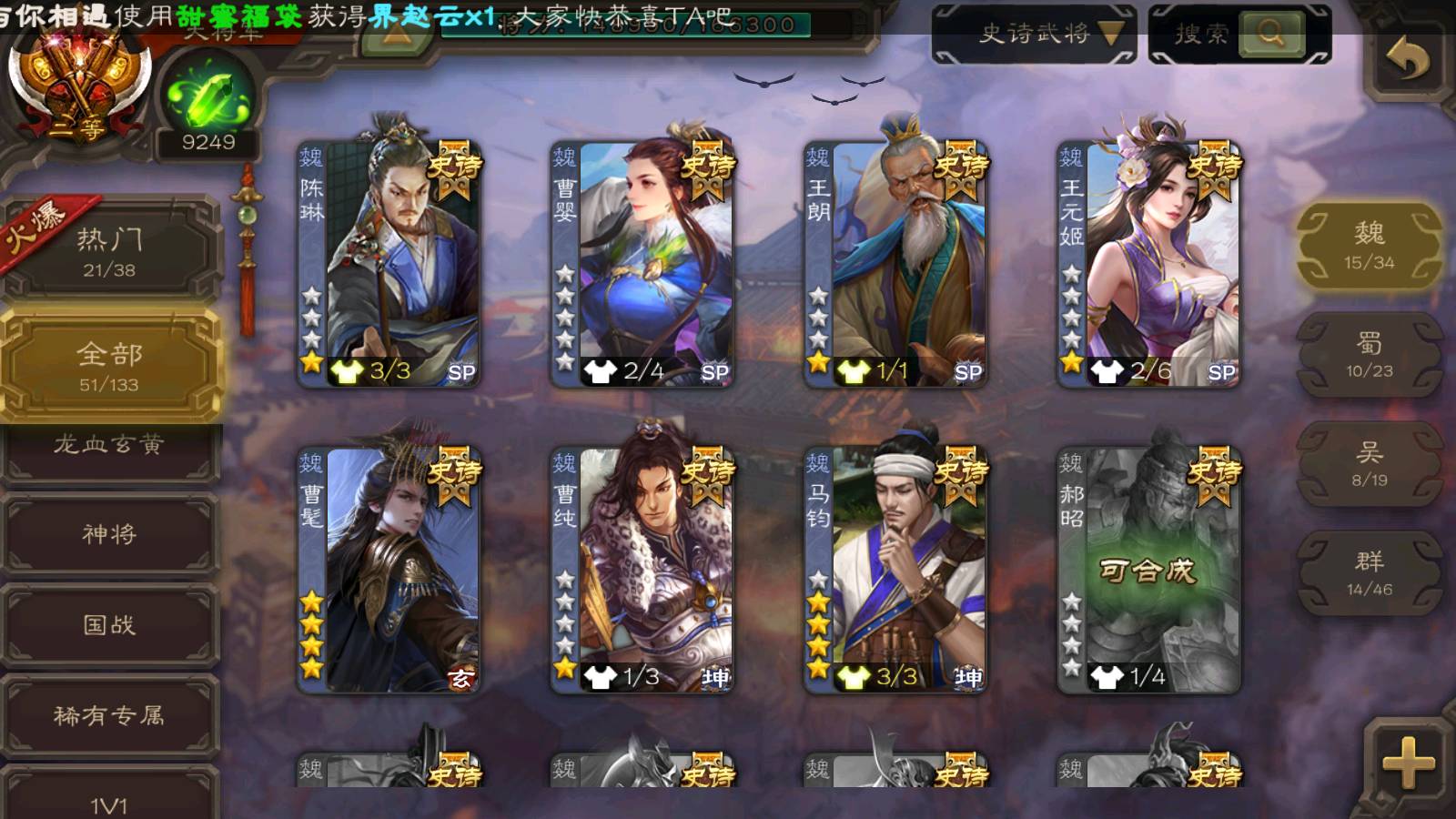The image size is (1456, 819).
Task: Switch to the 全部 category tab
Action: click(x=109, y=366)
